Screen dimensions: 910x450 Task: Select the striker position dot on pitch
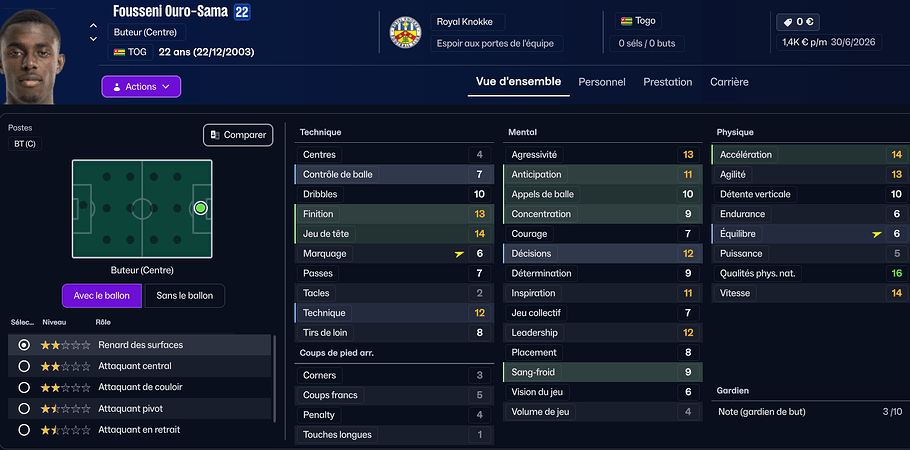[x=200, y=208]
